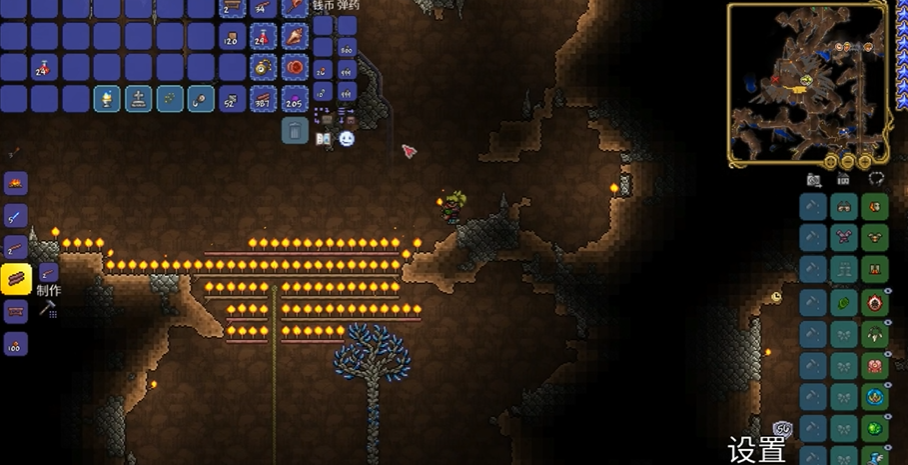Open the camera mode icon

(814, 179)
